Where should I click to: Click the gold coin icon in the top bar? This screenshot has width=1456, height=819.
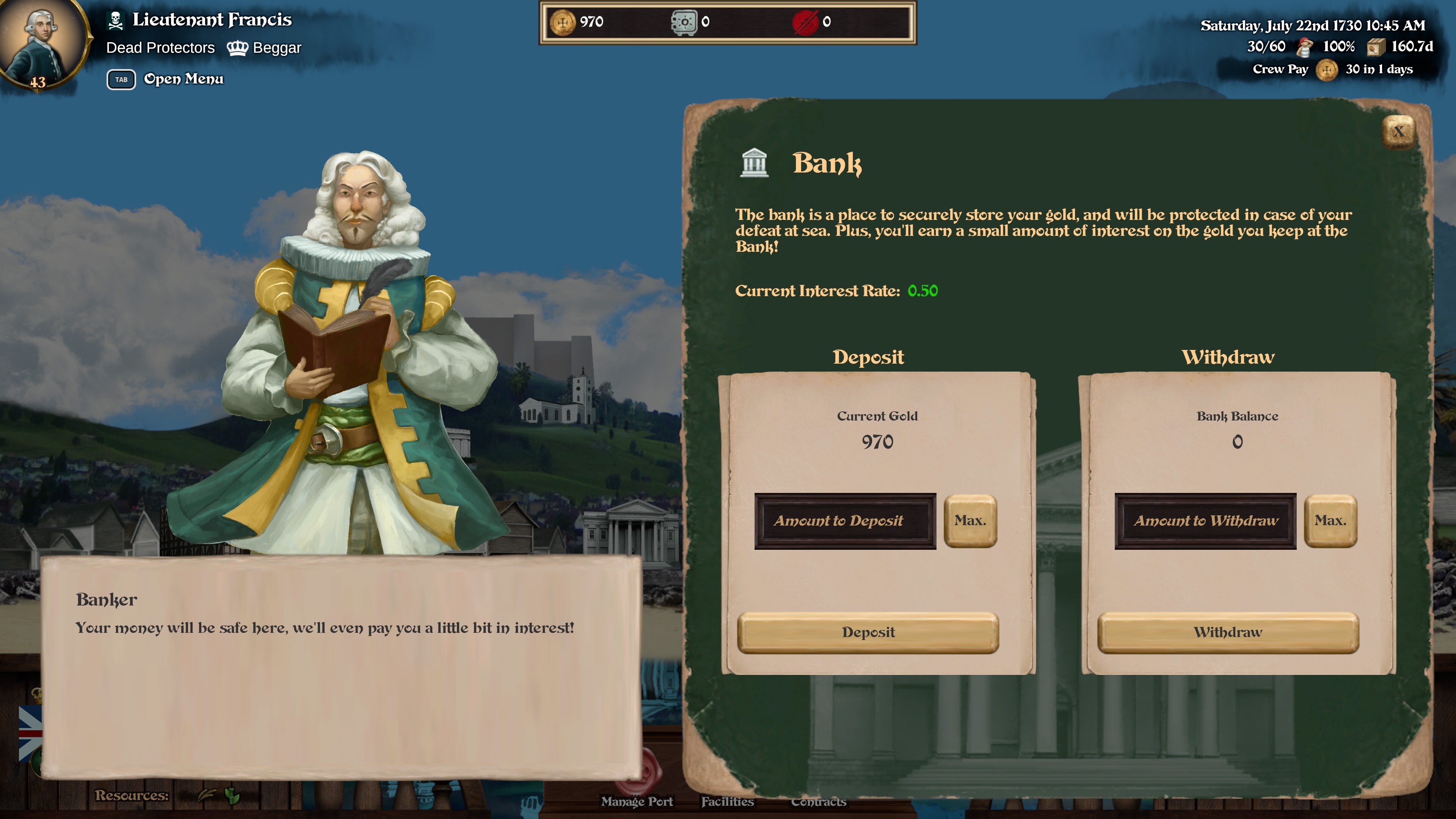(563, 22)
